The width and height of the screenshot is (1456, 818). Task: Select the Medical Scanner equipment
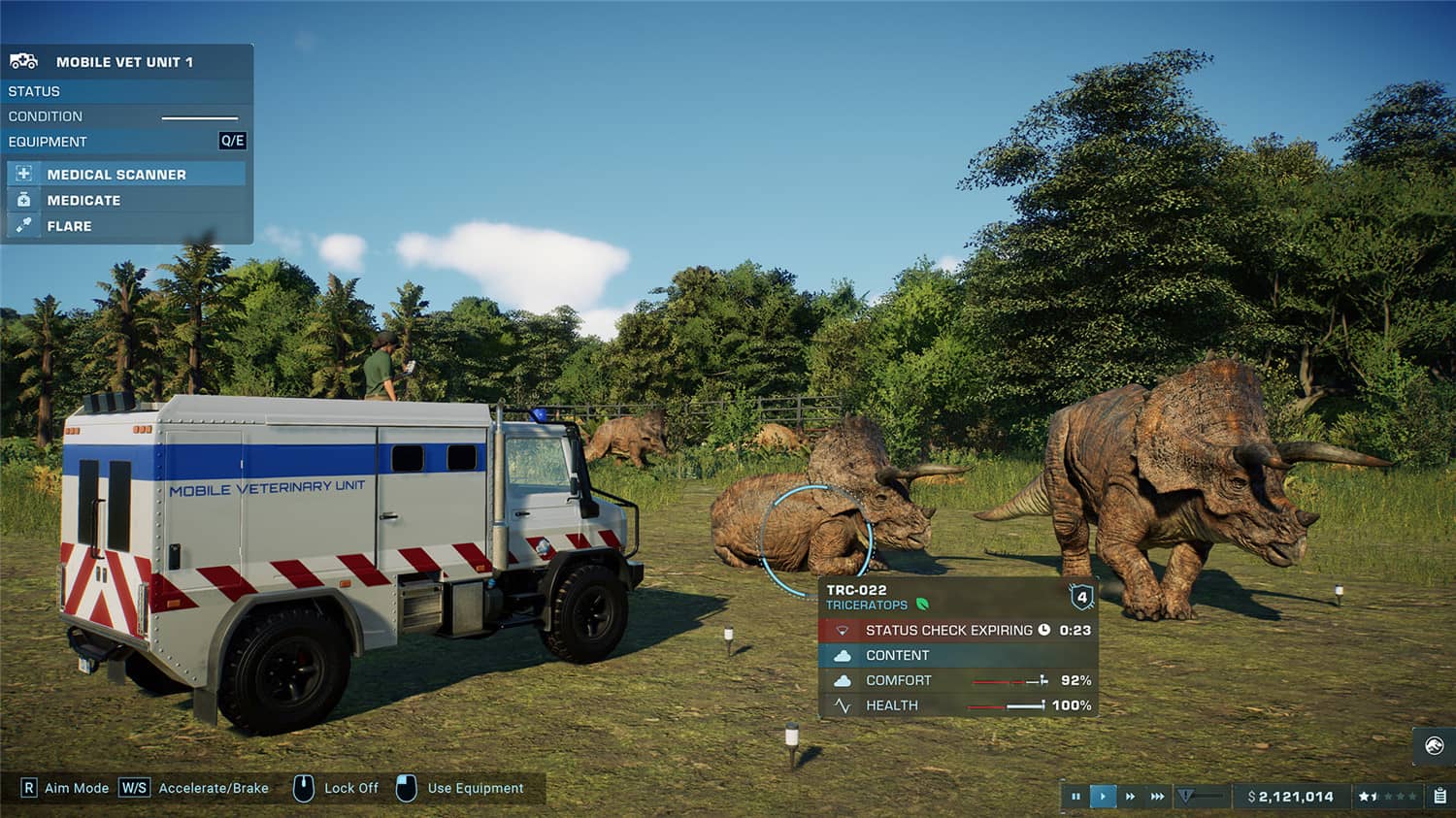pos(116,174)
